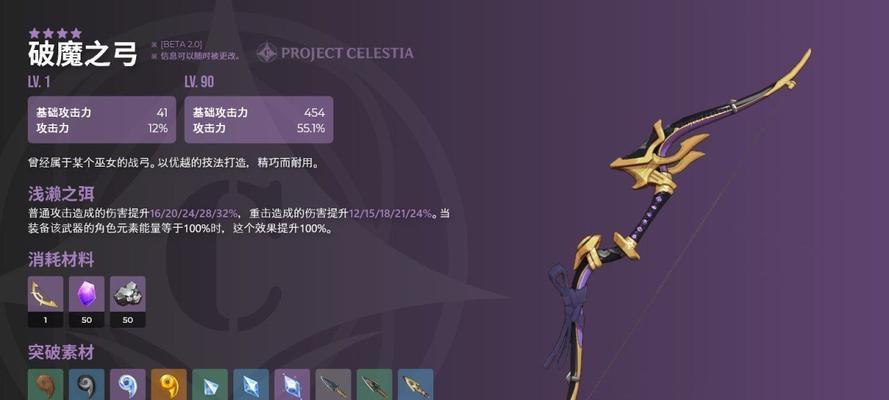The width and height of the screenshot is (889, 400).
Task: Select the golden bow billet material
Action: (45, 294)
